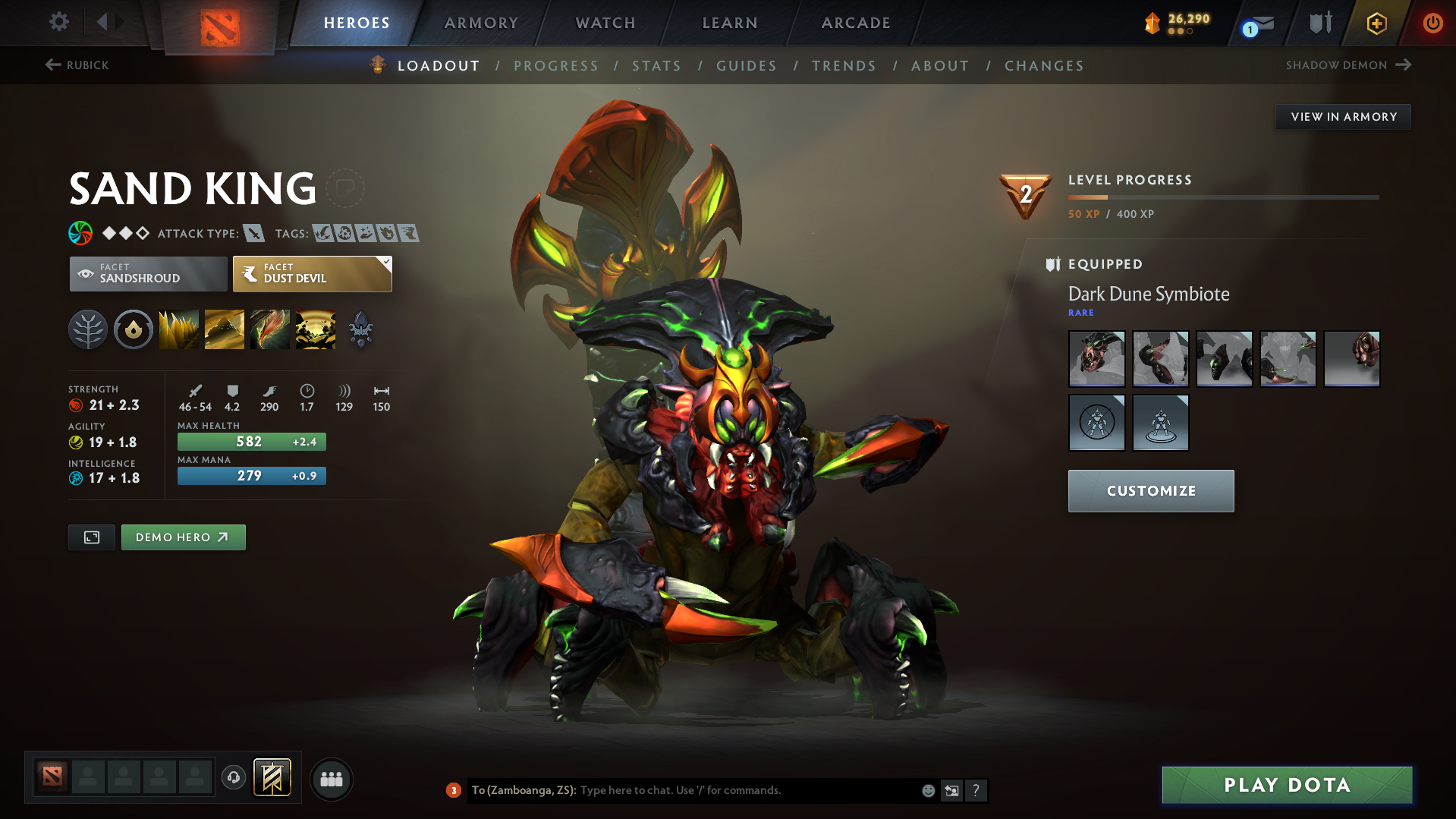This screenshot has width=1456, height=819.
Task: Launch Demo Hero mode
Action: coord(183,537)
